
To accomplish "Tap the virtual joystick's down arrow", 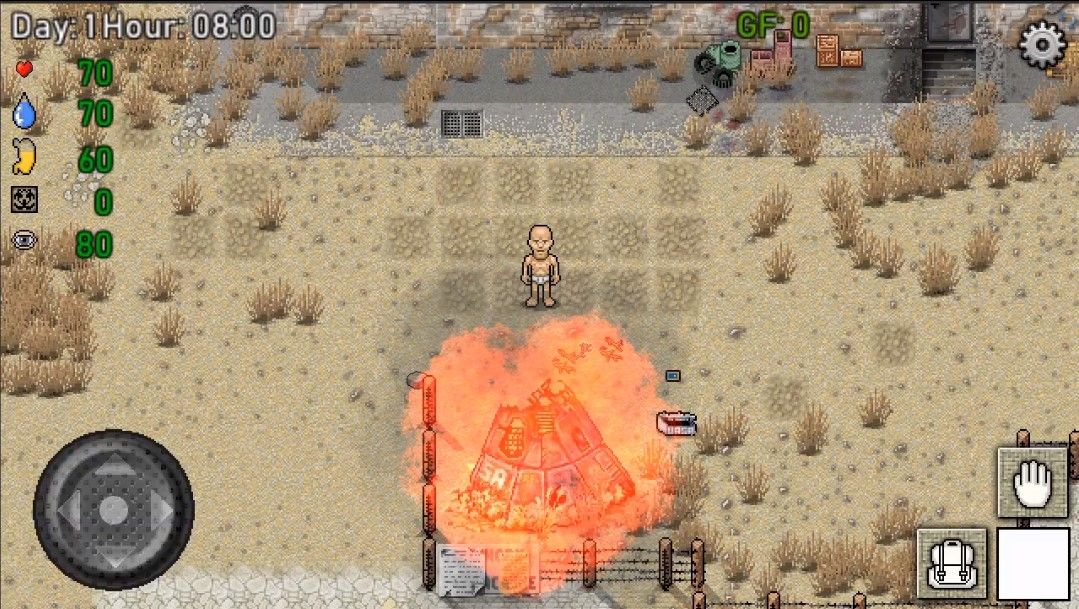I will (113, 553).
